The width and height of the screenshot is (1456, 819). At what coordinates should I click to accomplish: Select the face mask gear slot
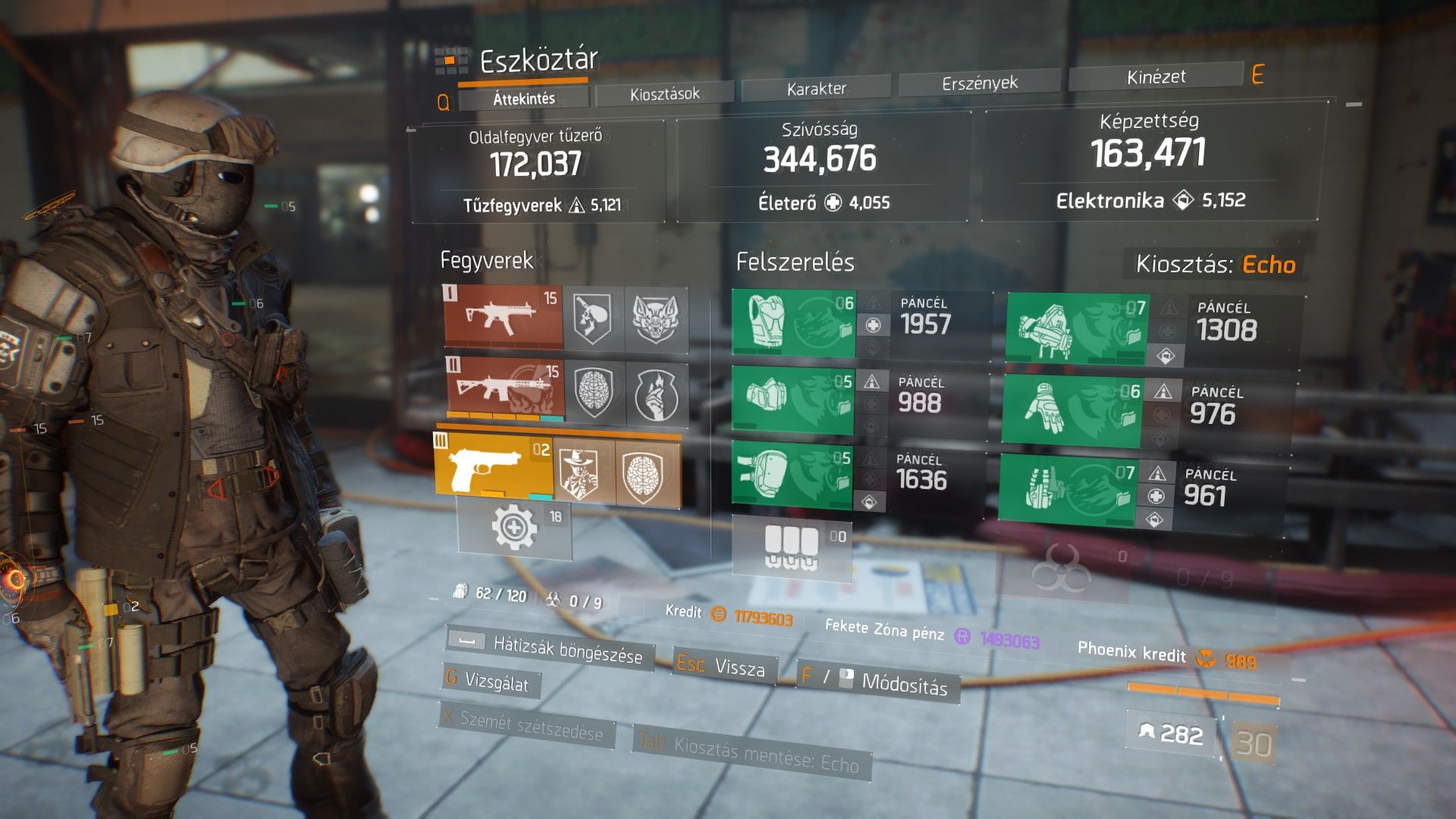(x=792, y=399)
